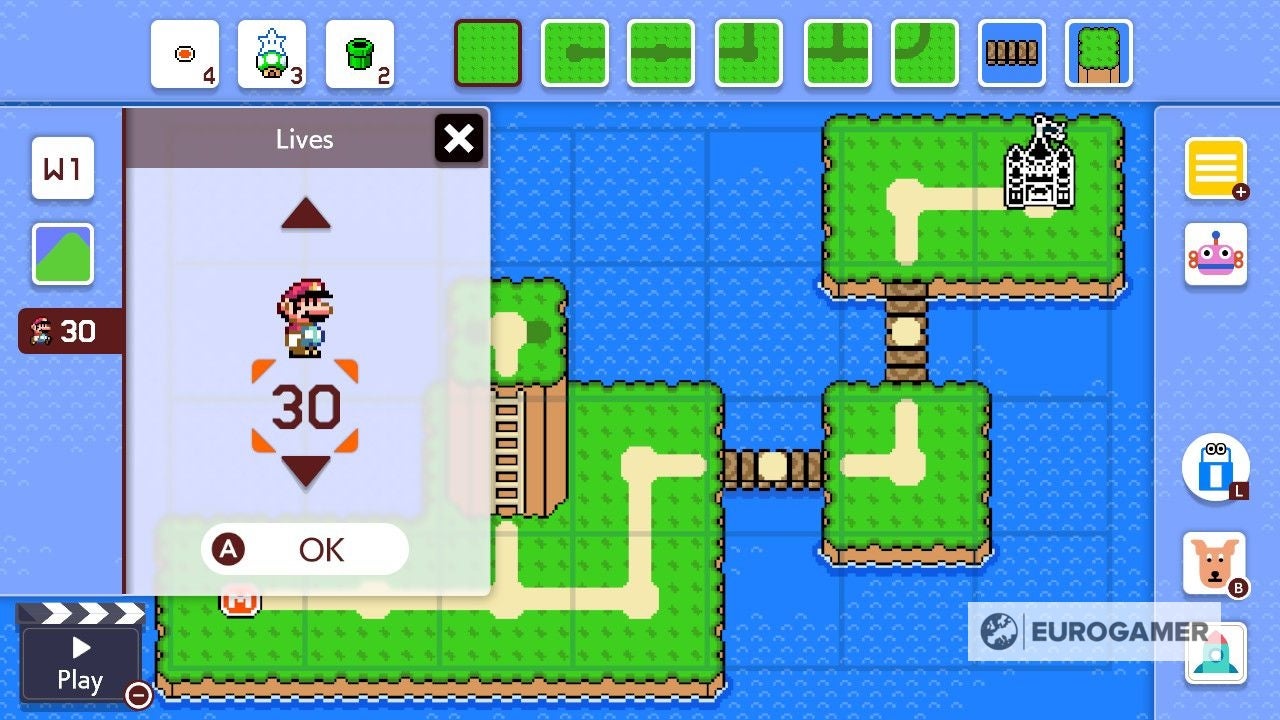Confirm lives by pressing OK
The width and height of the screenshot is (1280, 720).
point(305,549)
